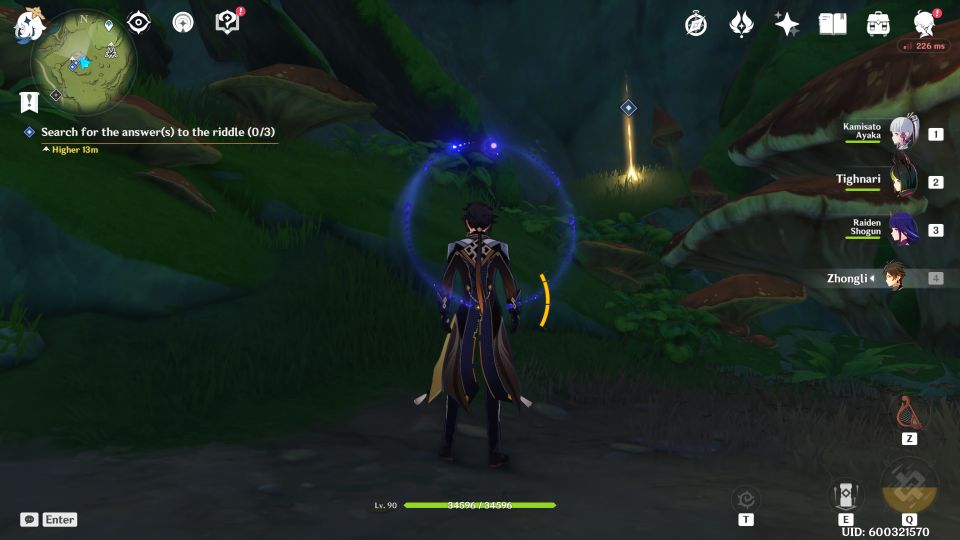Open the Paimon menu icon

(26, 25)
